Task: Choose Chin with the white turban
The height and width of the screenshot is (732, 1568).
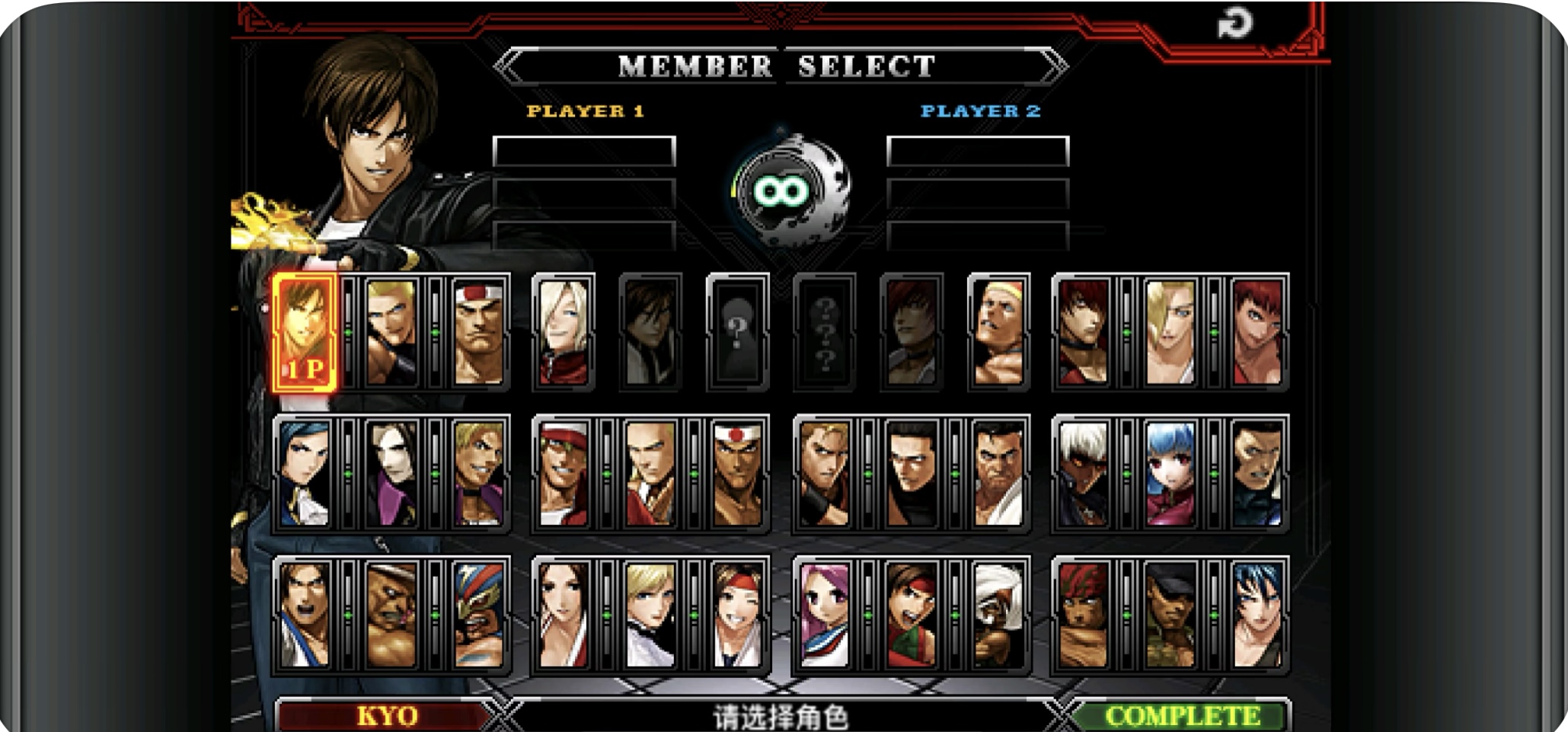Action: [x=998, y=615]
